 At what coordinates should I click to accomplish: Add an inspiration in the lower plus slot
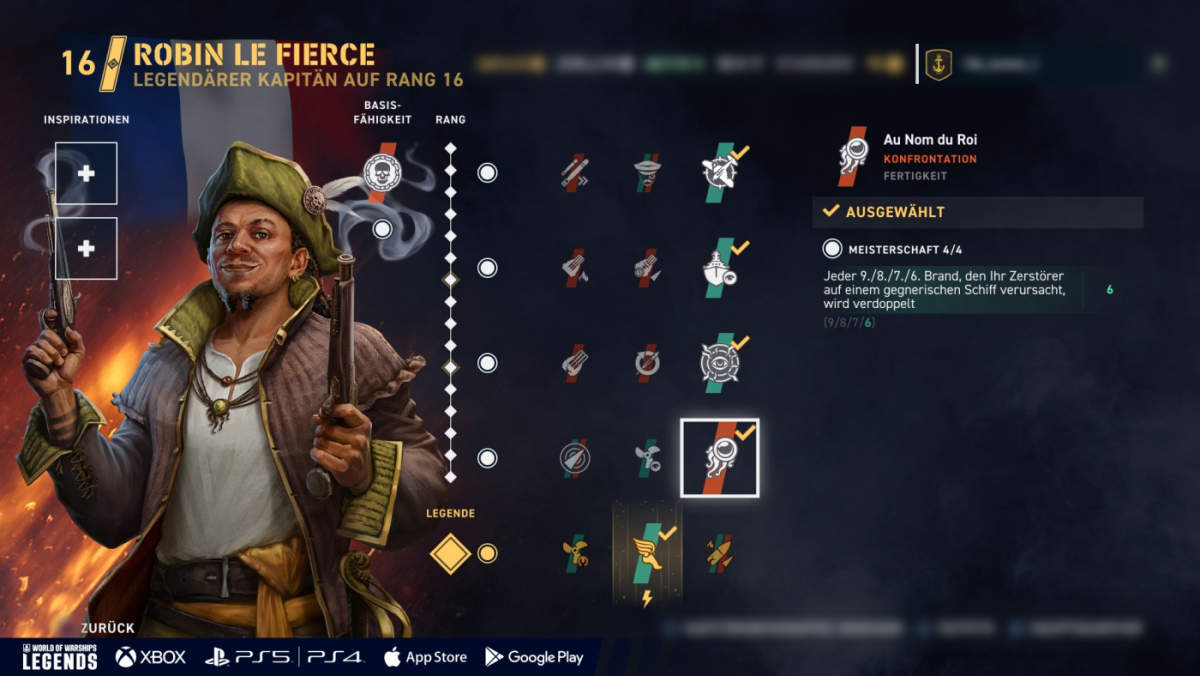[86, 248]
